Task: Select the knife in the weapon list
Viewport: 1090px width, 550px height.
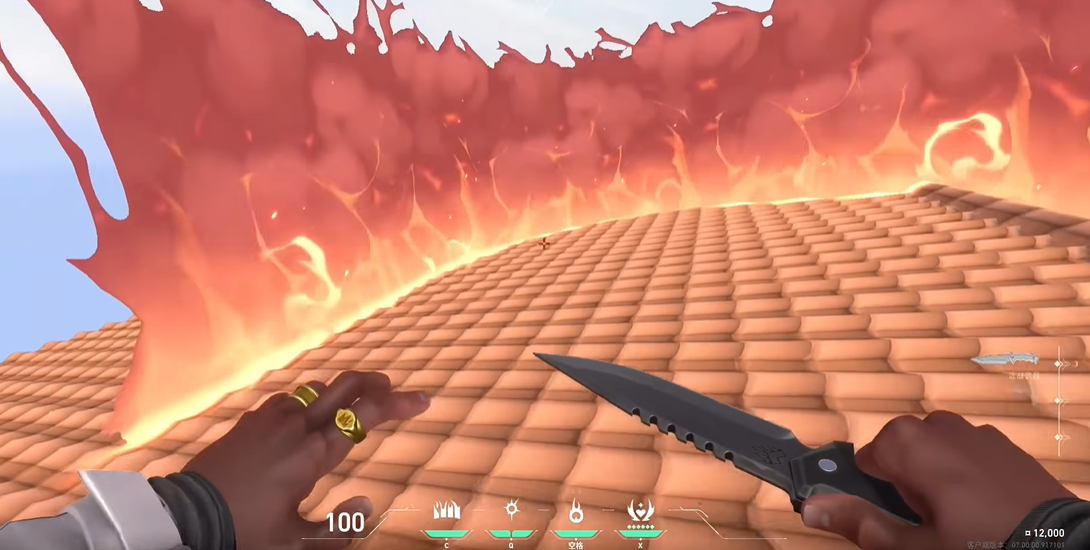Action: tap(1005, 360)
